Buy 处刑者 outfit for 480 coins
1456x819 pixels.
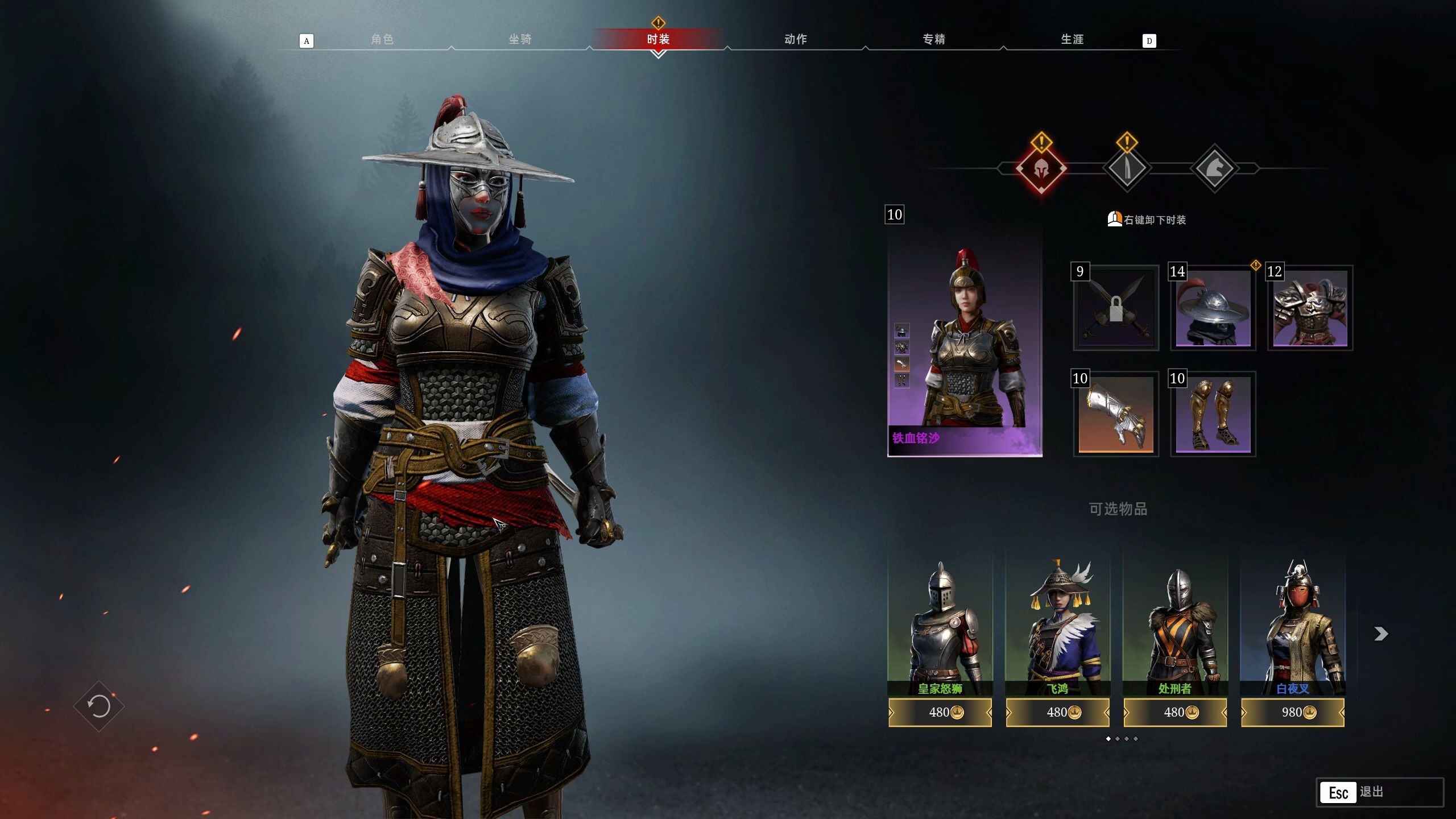[1175, 713]
